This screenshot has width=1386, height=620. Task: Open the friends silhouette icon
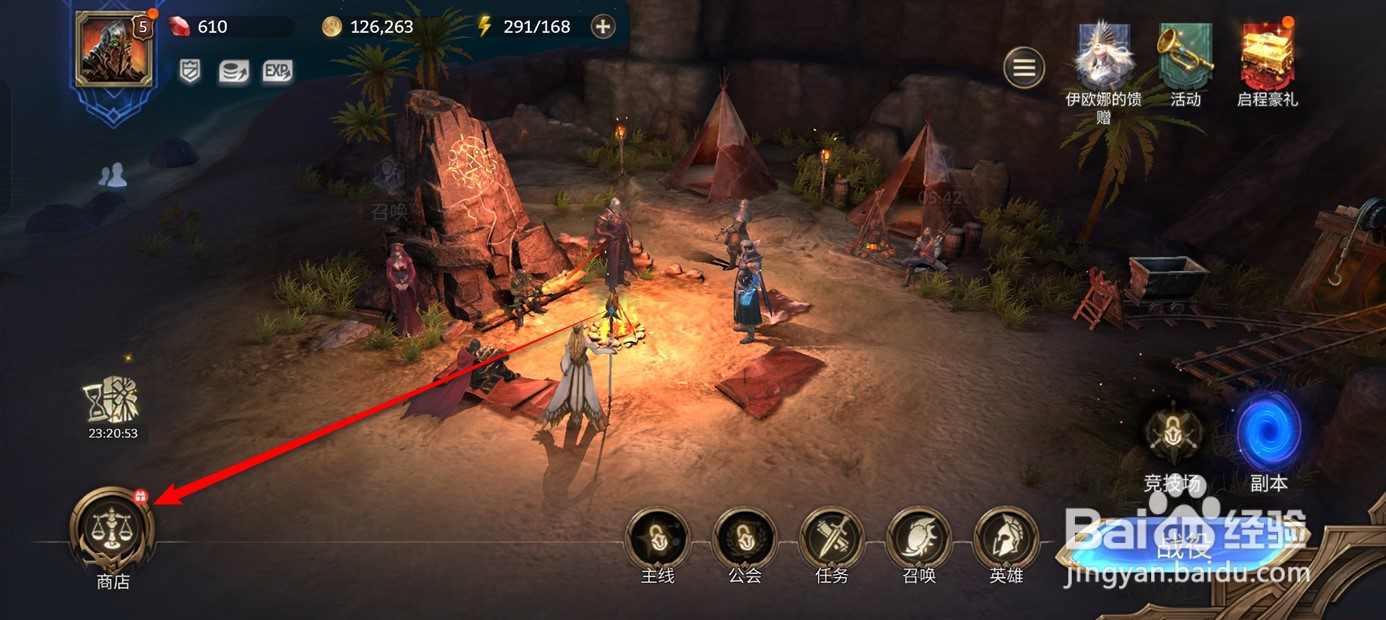pyautogui.click(x=113, y=176)
